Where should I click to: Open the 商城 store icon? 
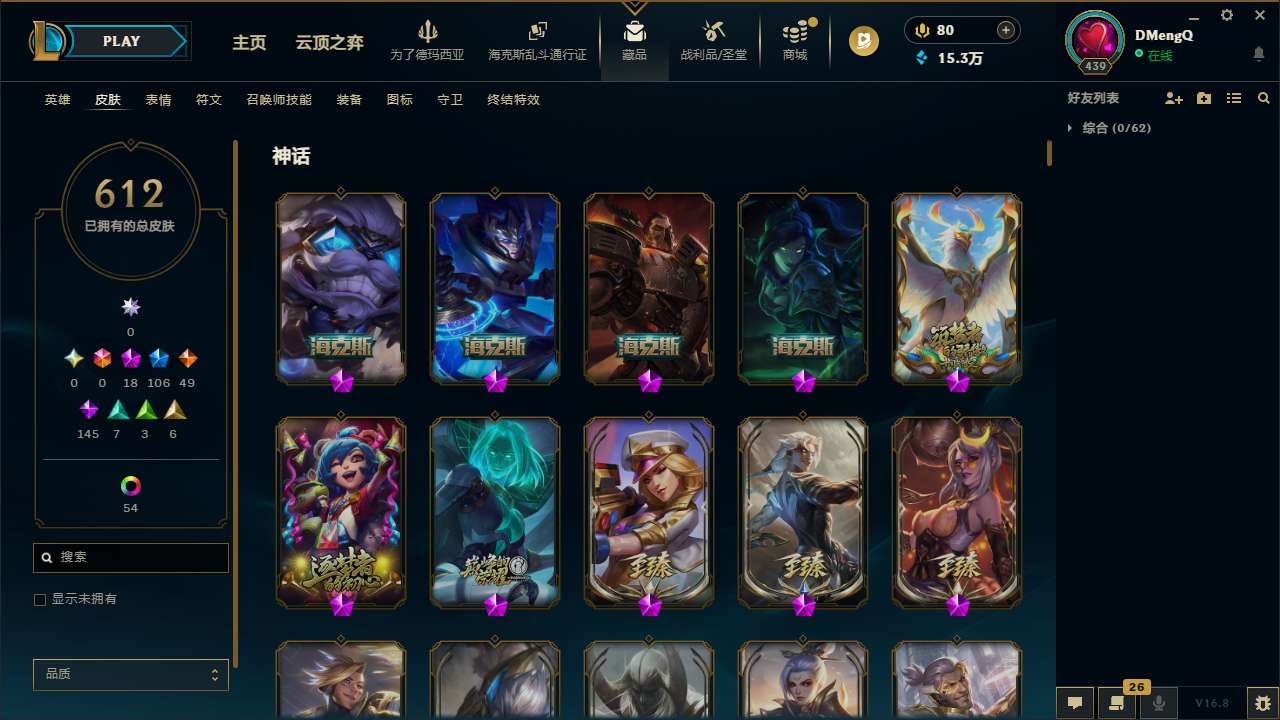[795, 32]
